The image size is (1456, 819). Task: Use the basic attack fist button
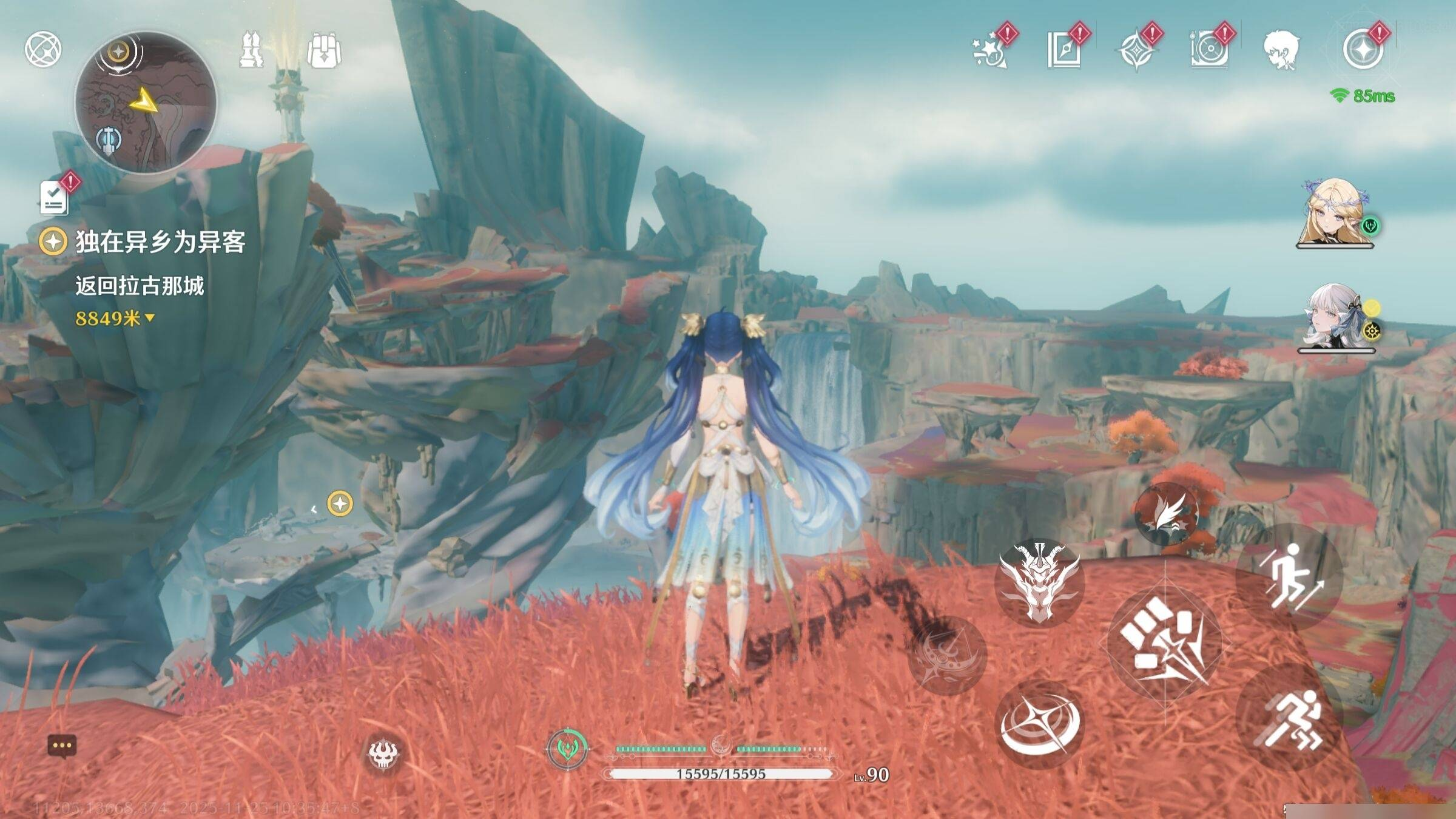1164,644
